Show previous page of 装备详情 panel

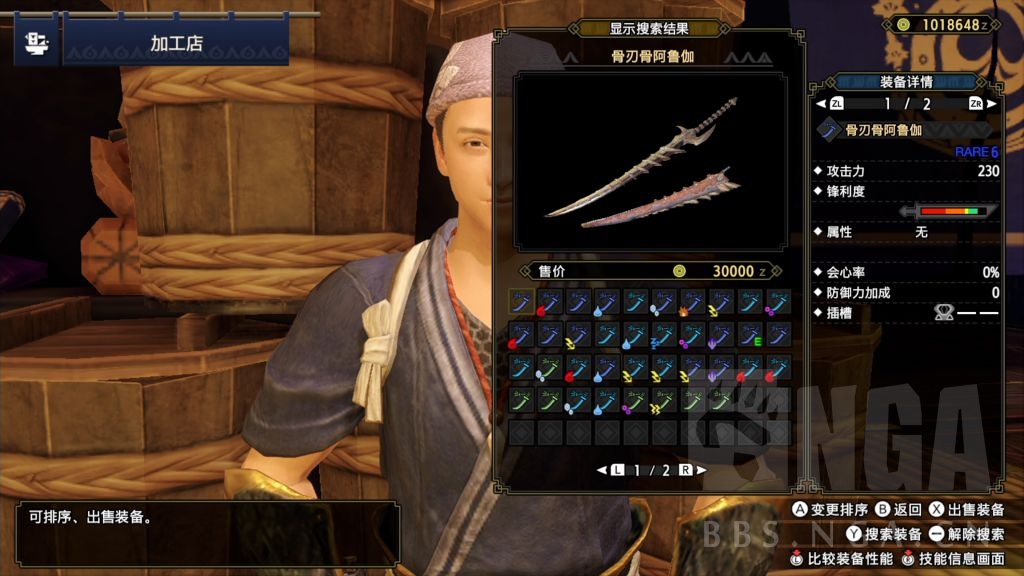(830, 103)
